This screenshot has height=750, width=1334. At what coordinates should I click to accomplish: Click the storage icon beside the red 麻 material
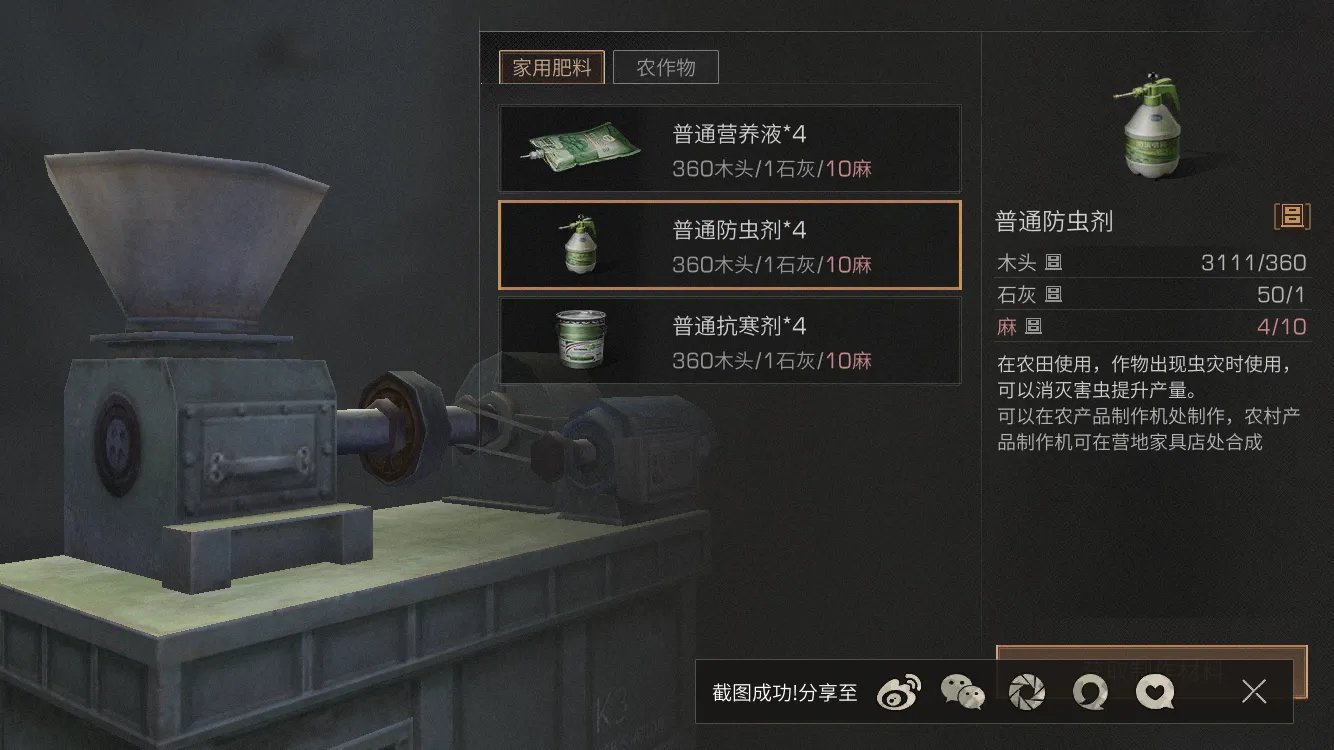click(x=1032, y=326)
